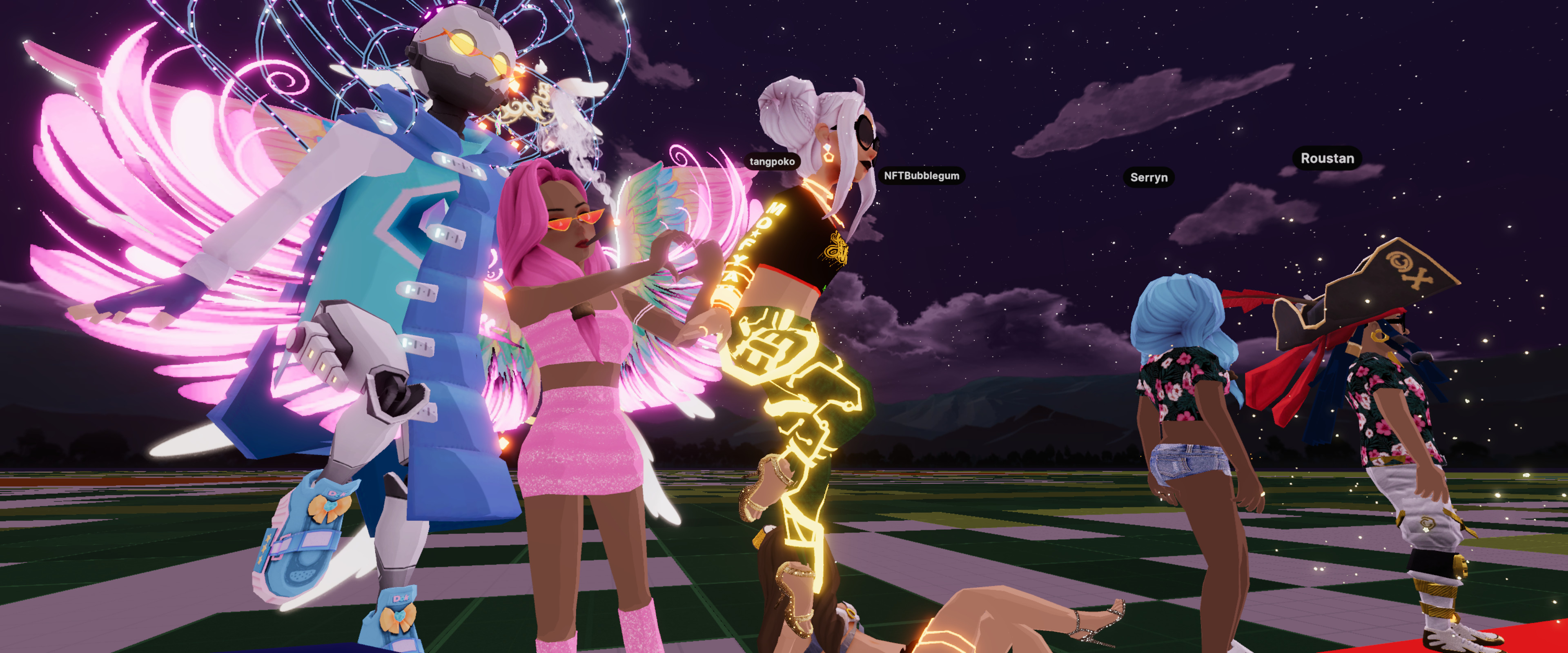1568x653 pixels.
Task: Click the tangpoko player name tag
Action: [772, 161]
